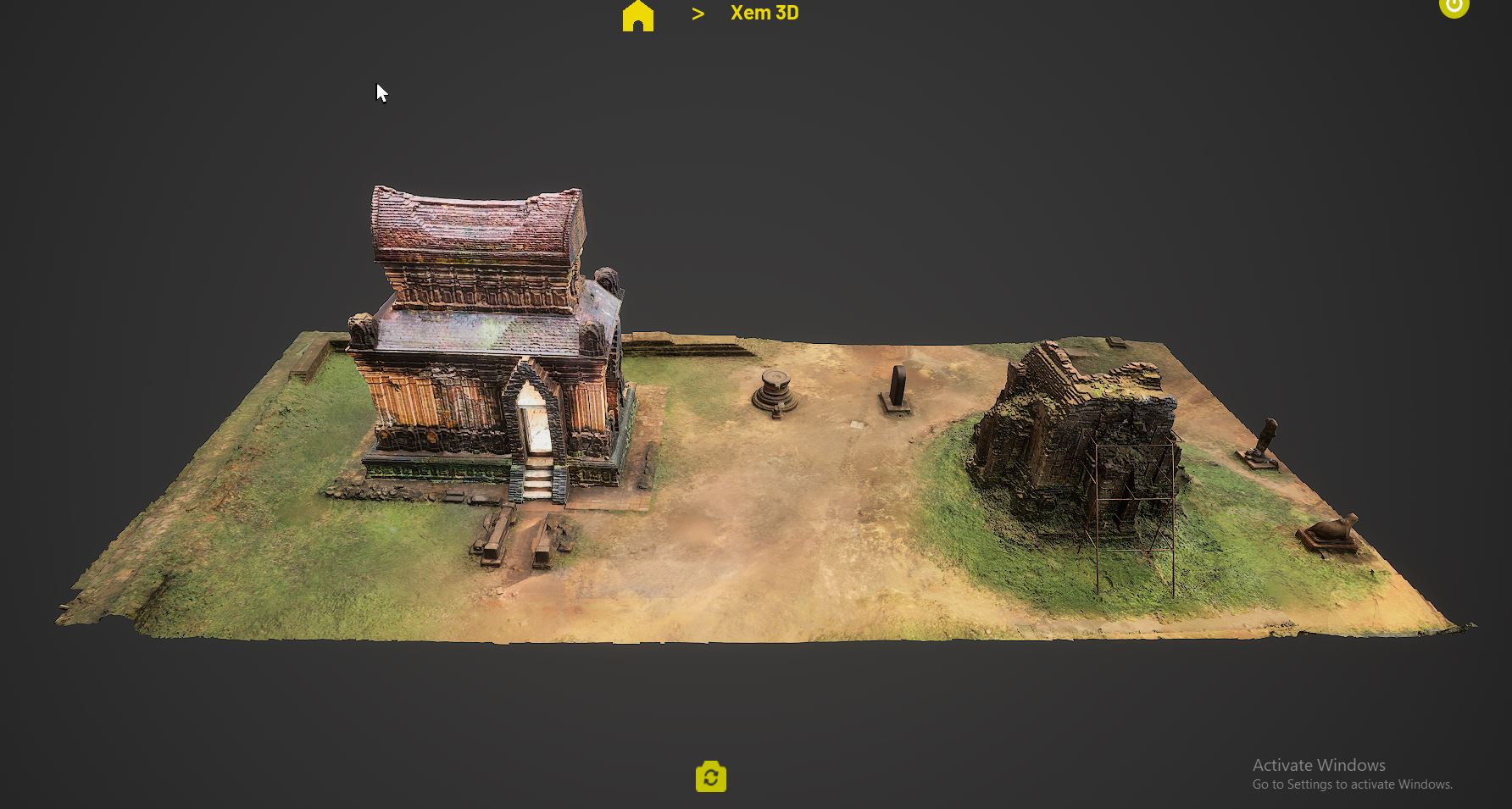The image size is (1512, 809).
Task: Select the Xem 3D breadcrumb label
Action: point(764,14)
